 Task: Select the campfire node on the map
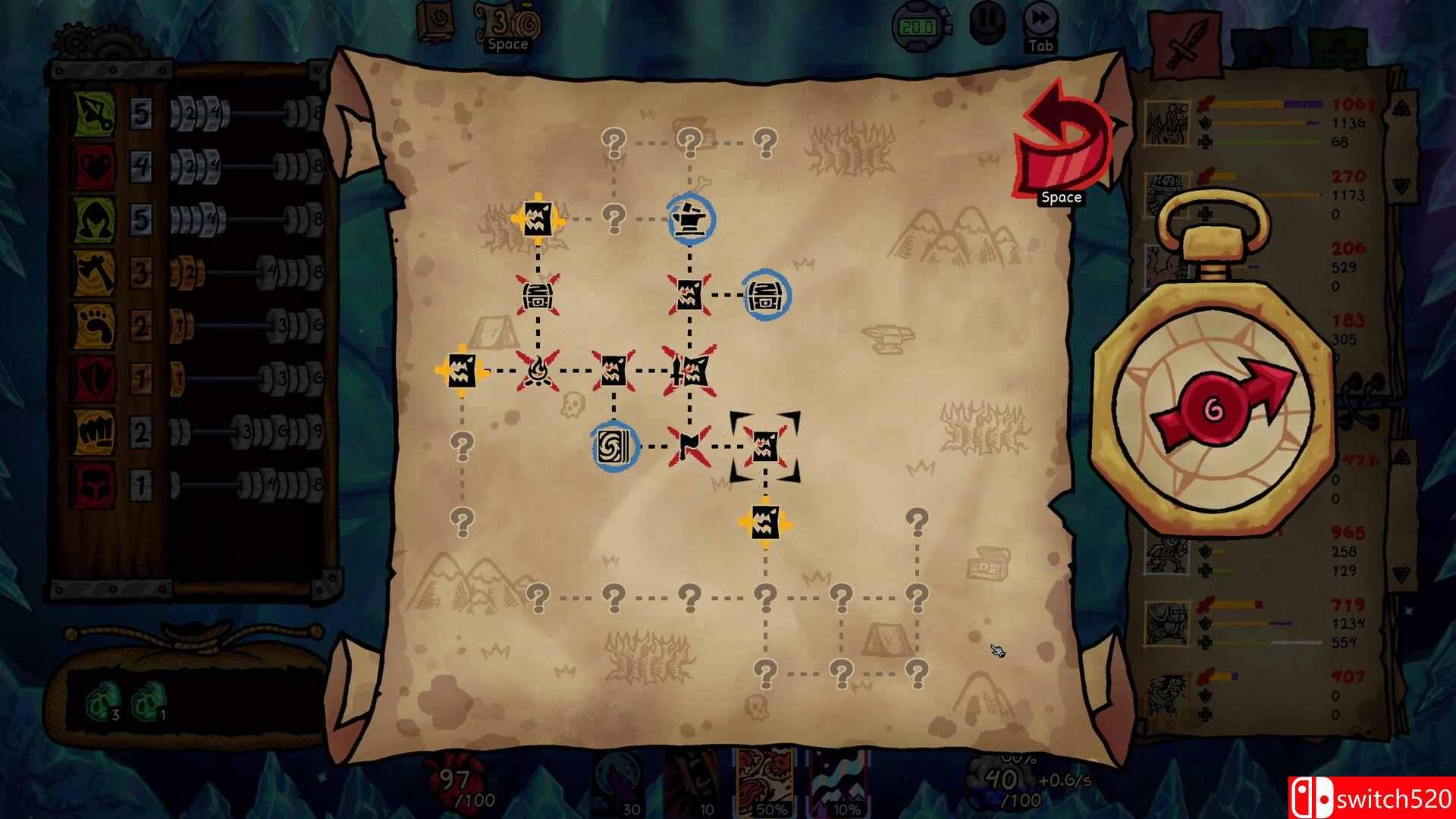[536, 371]
